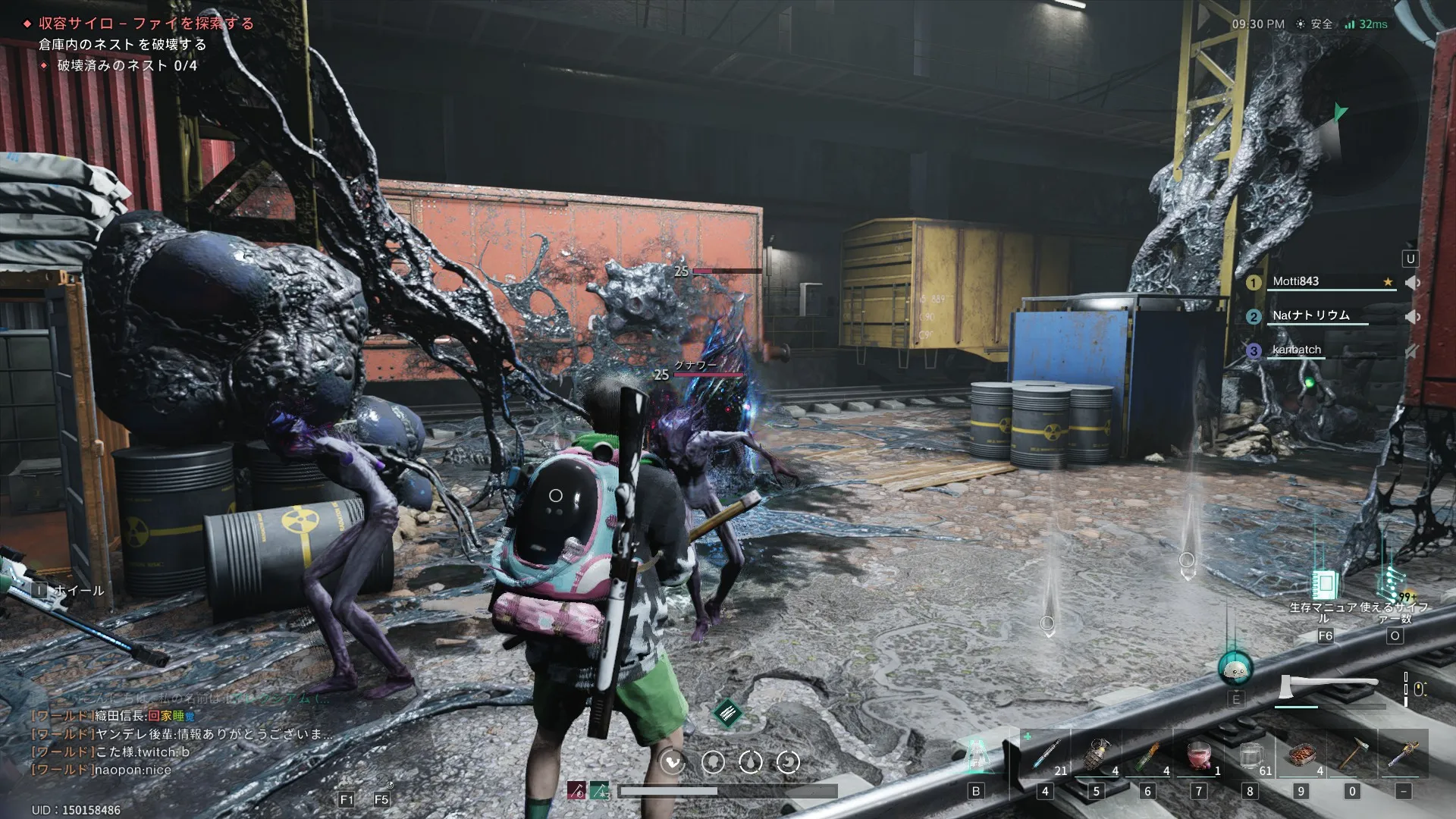Click the nest quest objective tracker
1456x819 pixels.
point(121,45)
